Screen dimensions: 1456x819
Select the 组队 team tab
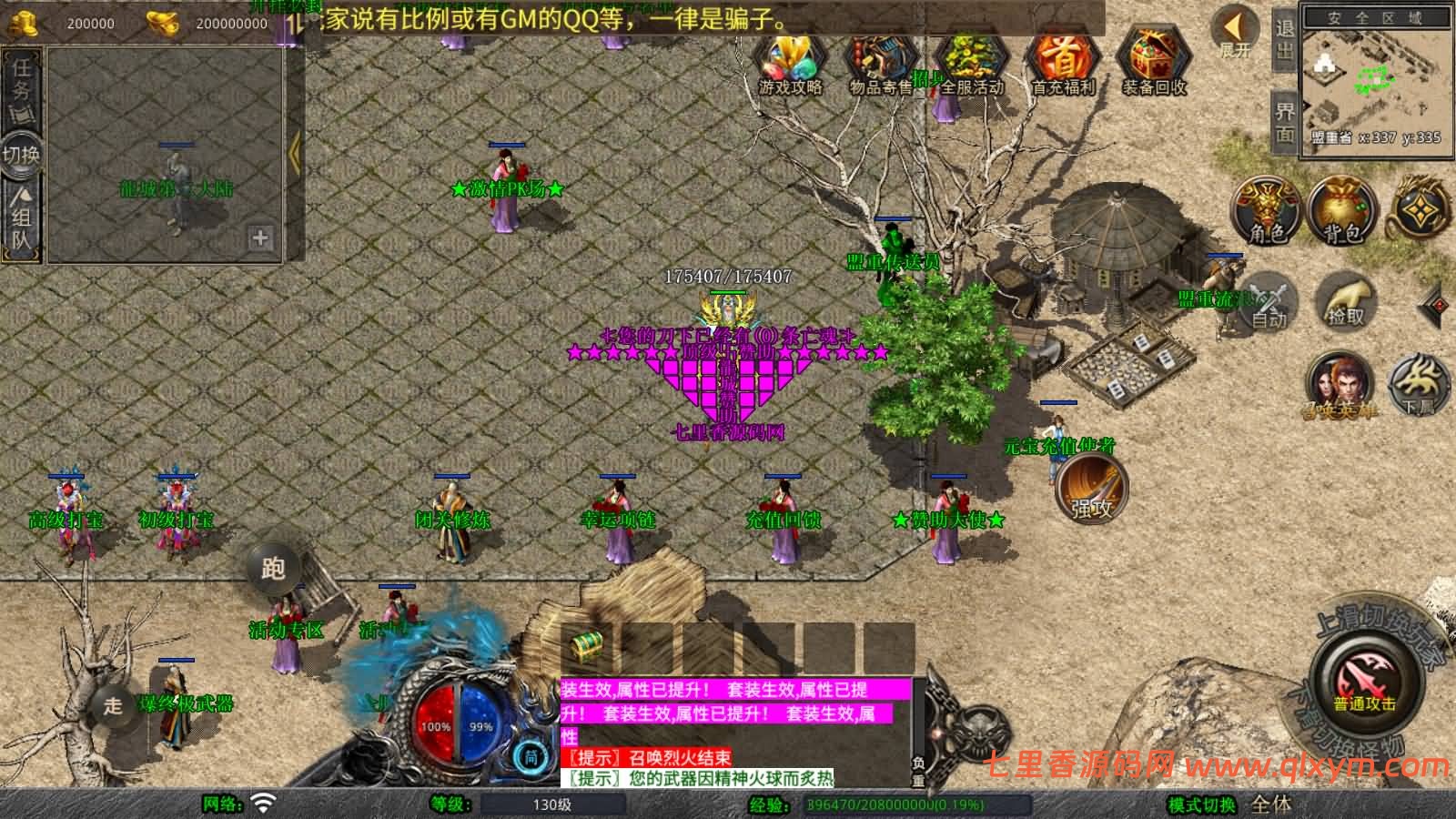[21, 218]
